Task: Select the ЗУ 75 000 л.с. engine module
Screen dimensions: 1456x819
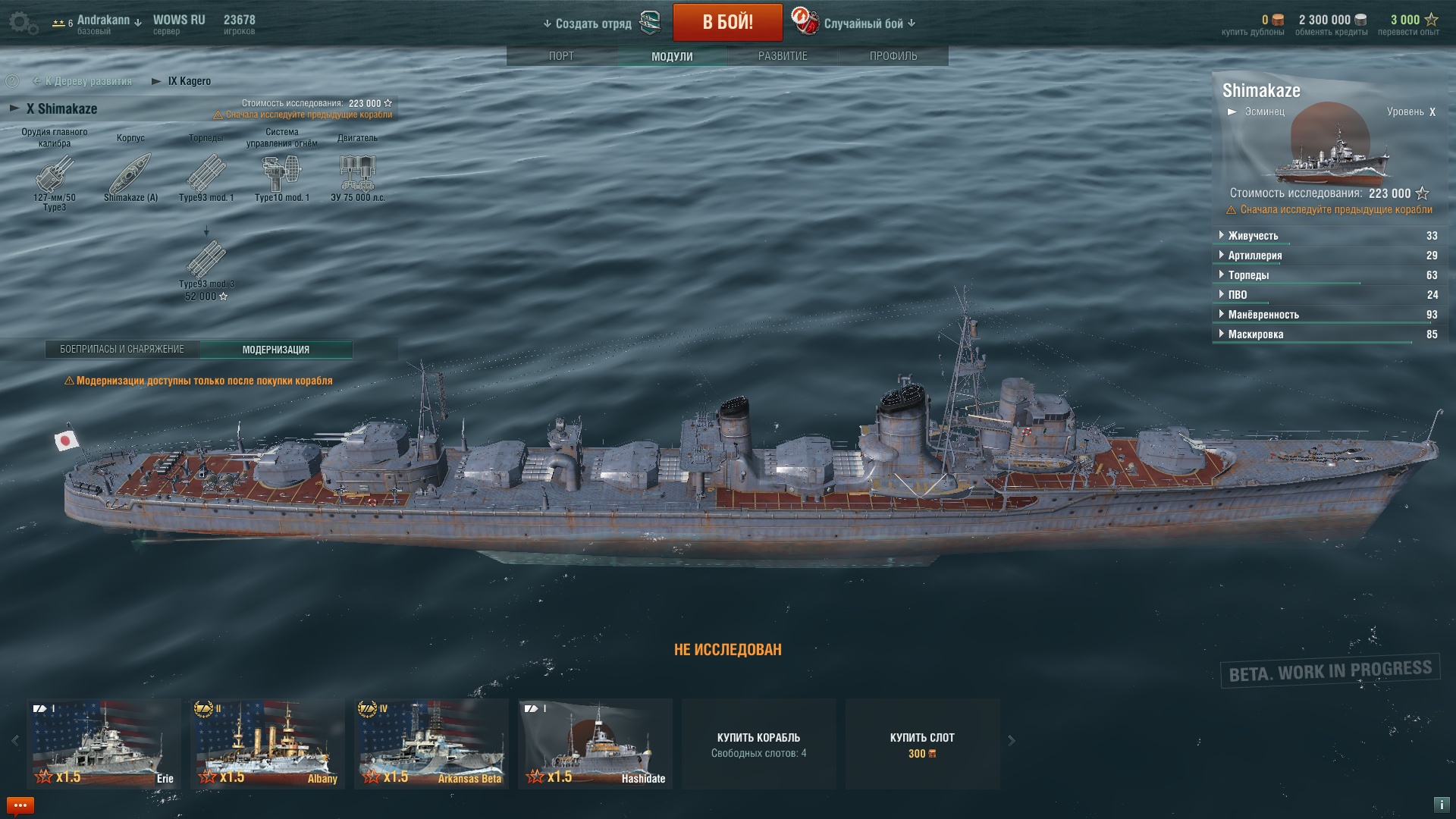Action: click(357, 174)
